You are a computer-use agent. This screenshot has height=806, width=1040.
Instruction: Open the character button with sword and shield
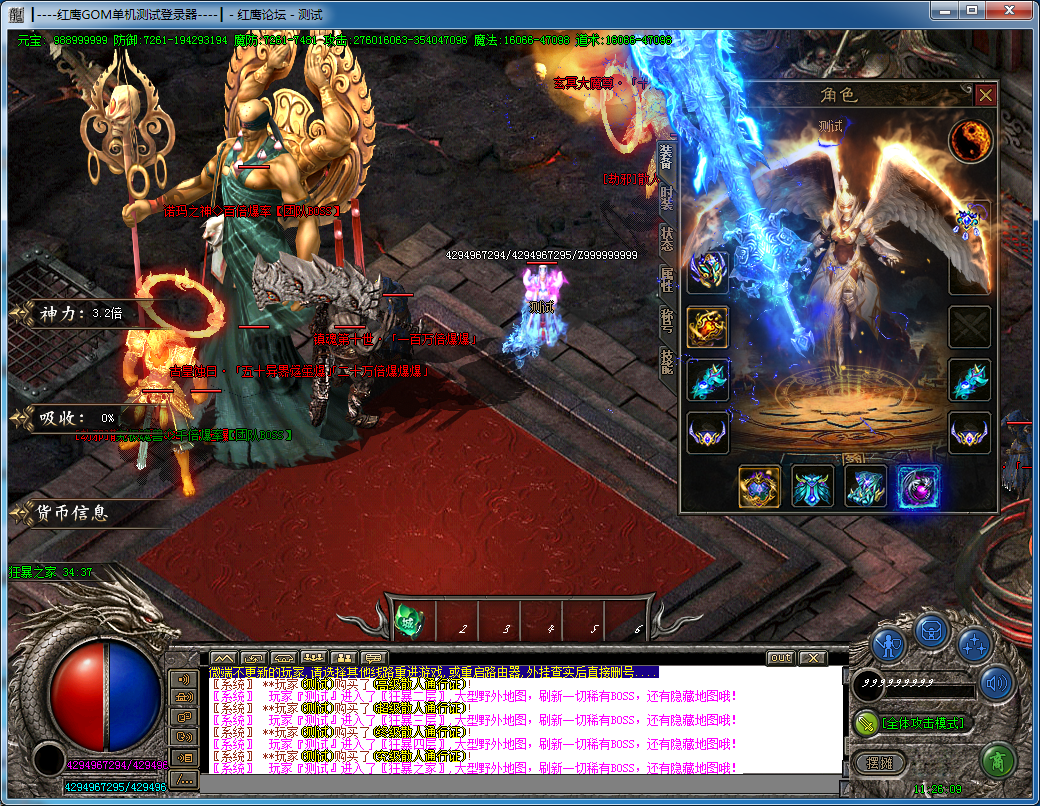pyautogui.click(x=888, y=643)
